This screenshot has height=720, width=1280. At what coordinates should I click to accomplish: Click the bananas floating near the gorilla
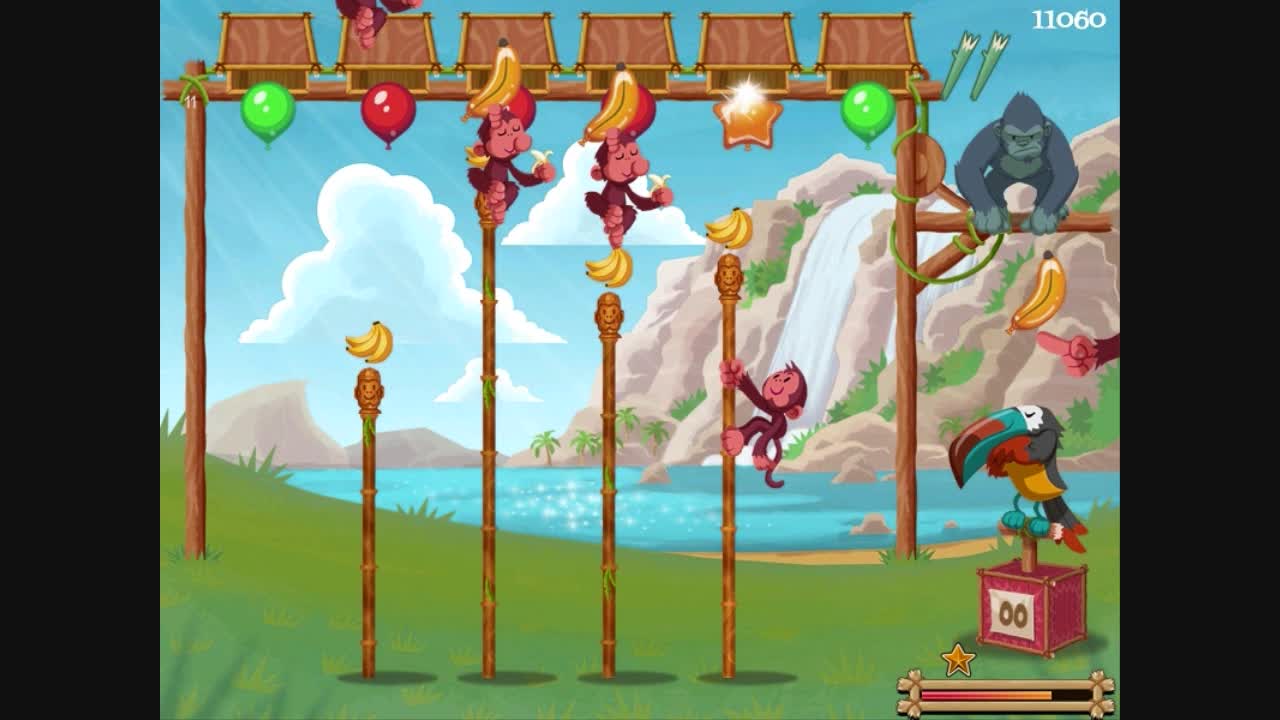click(1035, 295)
